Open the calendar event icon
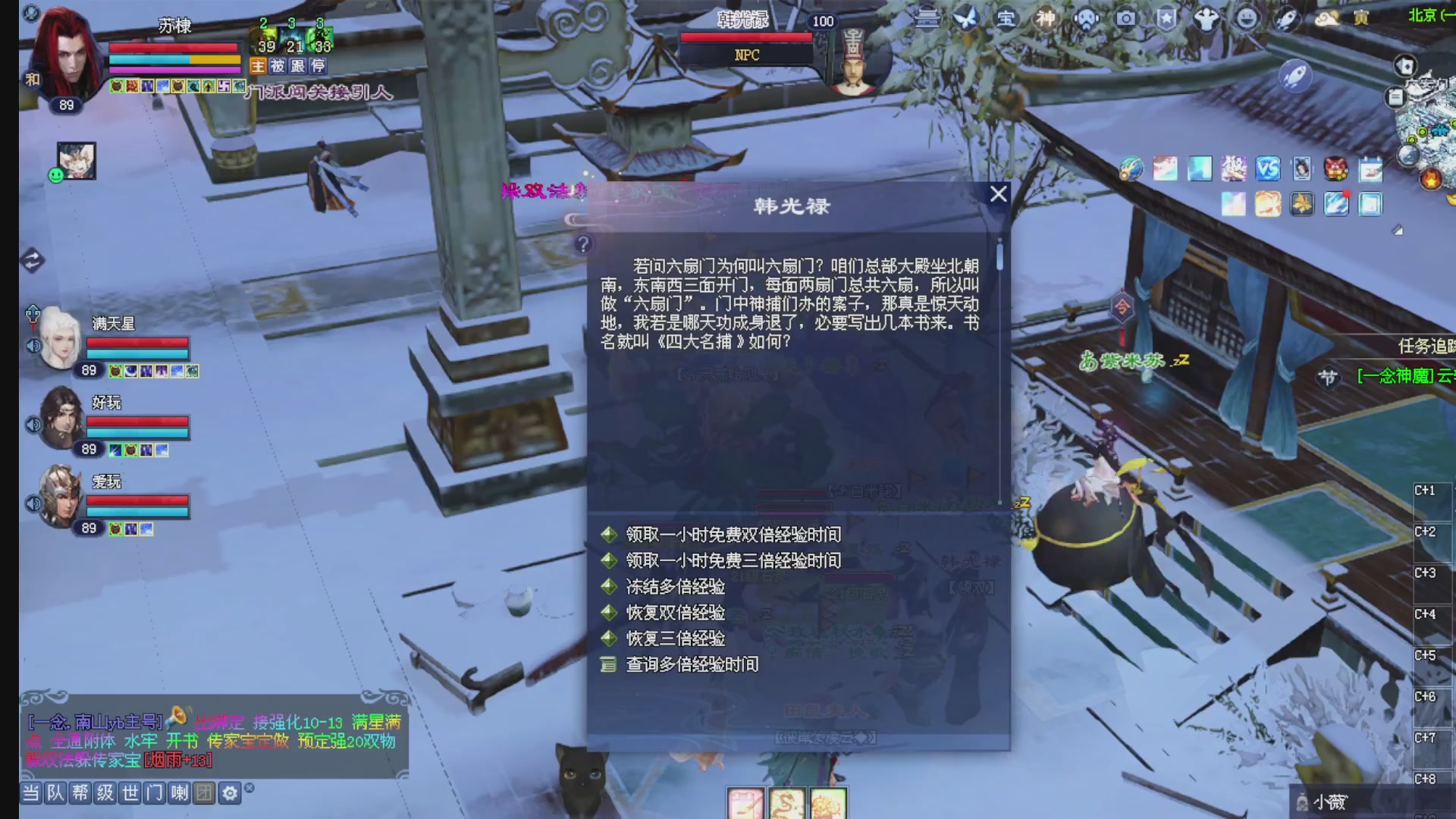 point(1370,170)
